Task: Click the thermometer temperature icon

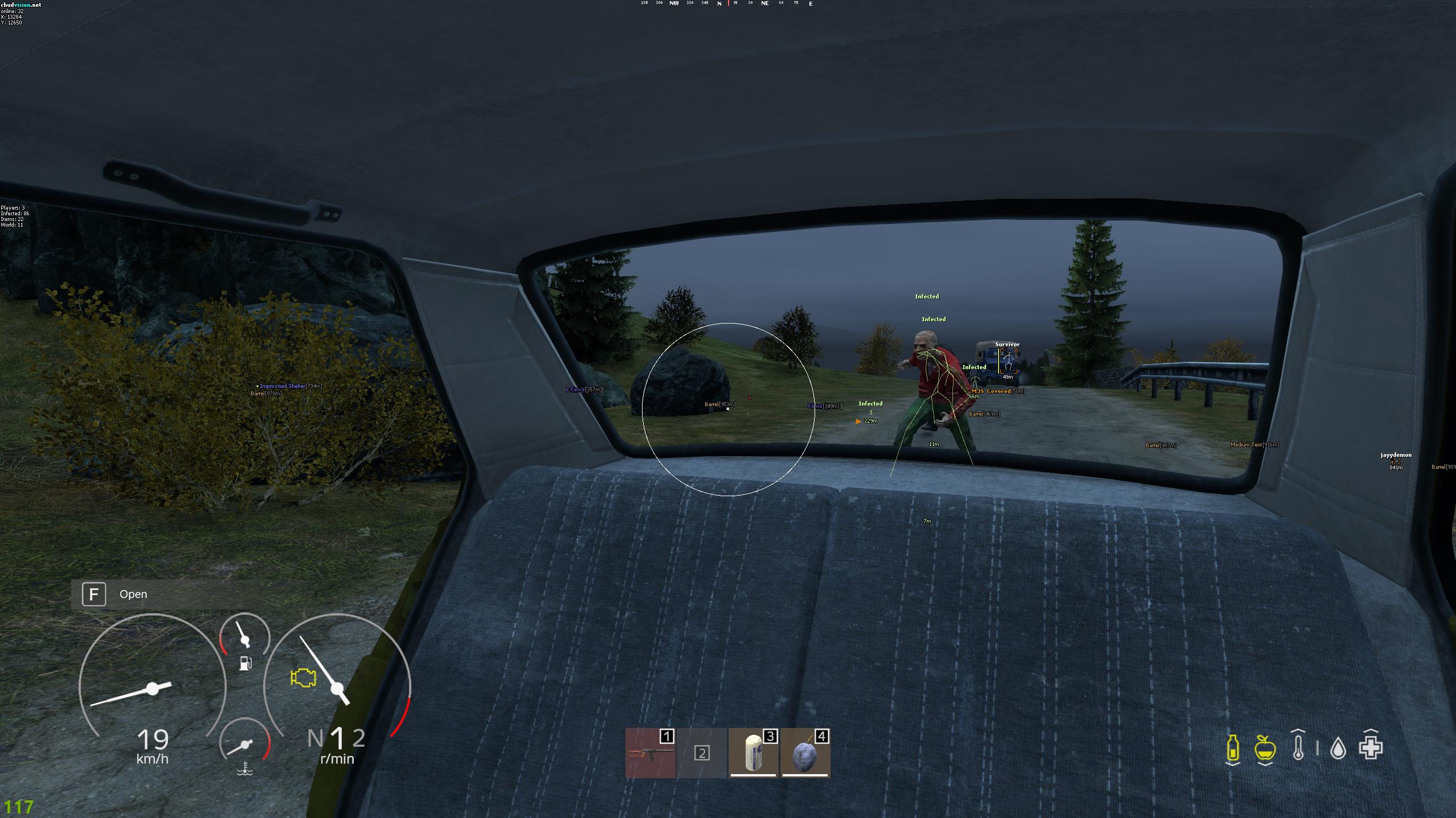Action: [1298, 748]
